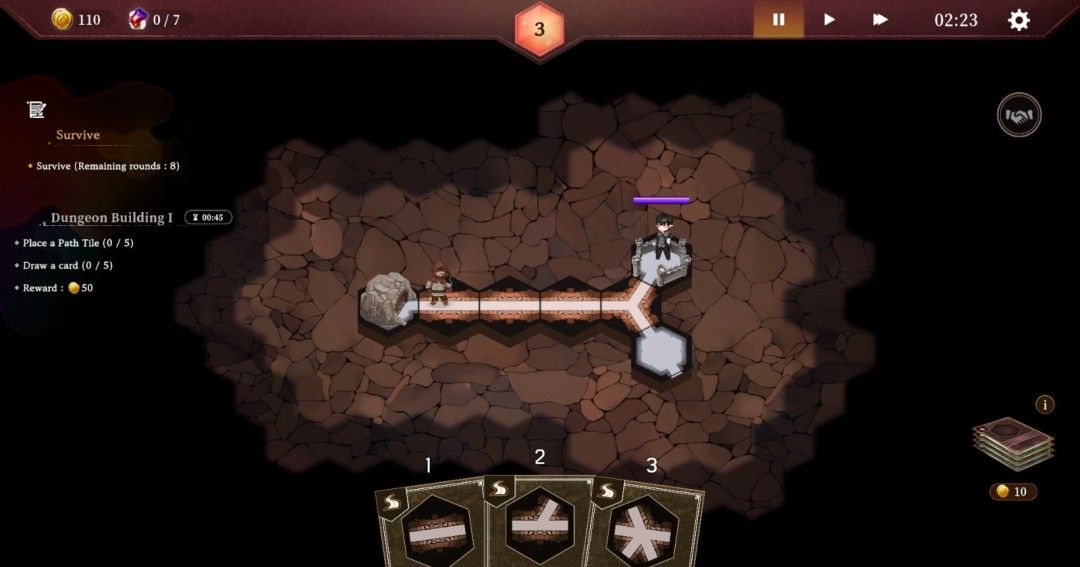This screenshot has height=567, width=1080.
Task: Show deck info via the i icon
Action: click(1045, 404)
